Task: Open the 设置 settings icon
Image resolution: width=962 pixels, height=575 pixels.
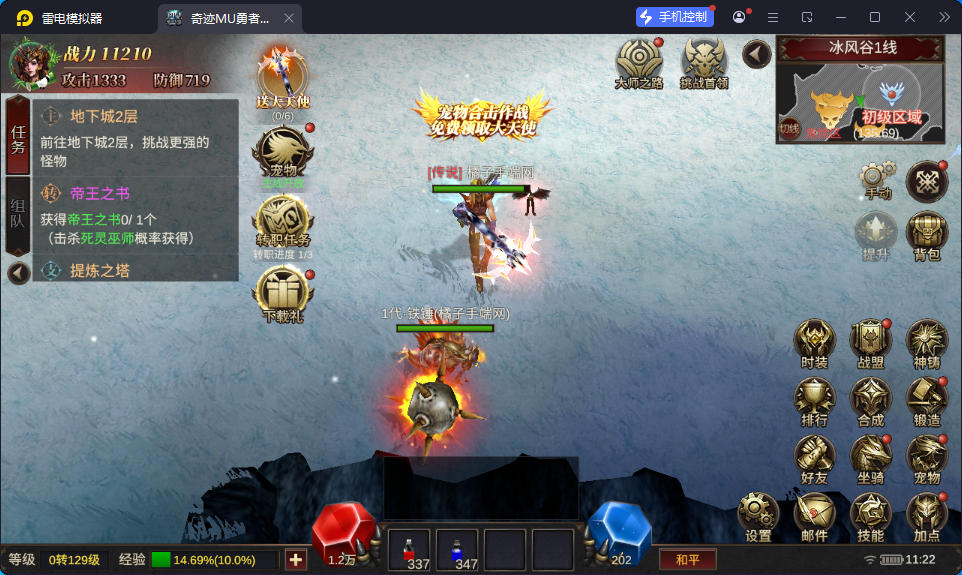Action: pyautogui.click(x=758, y=514)
